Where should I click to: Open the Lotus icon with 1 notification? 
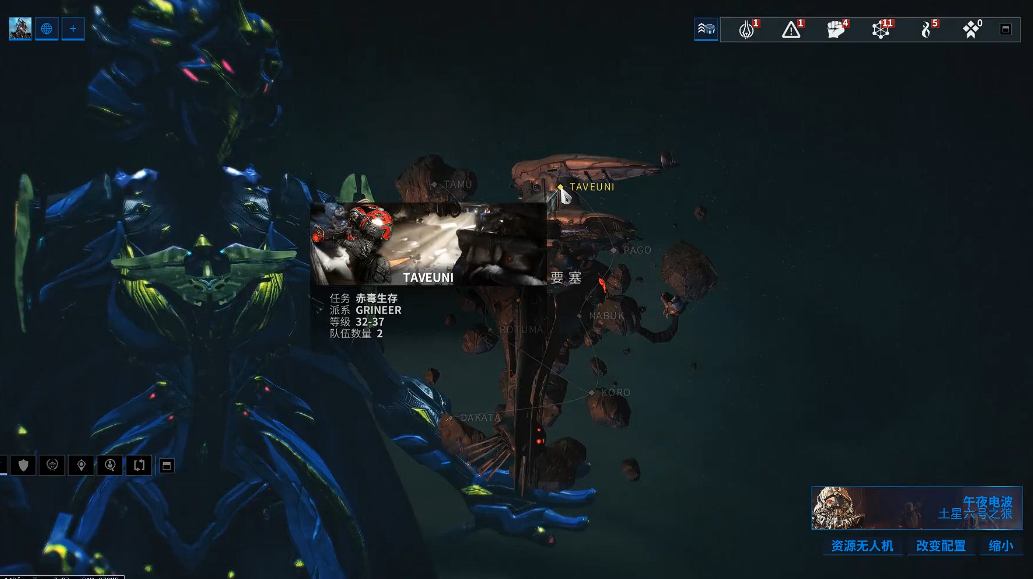[x=746, y=30]
